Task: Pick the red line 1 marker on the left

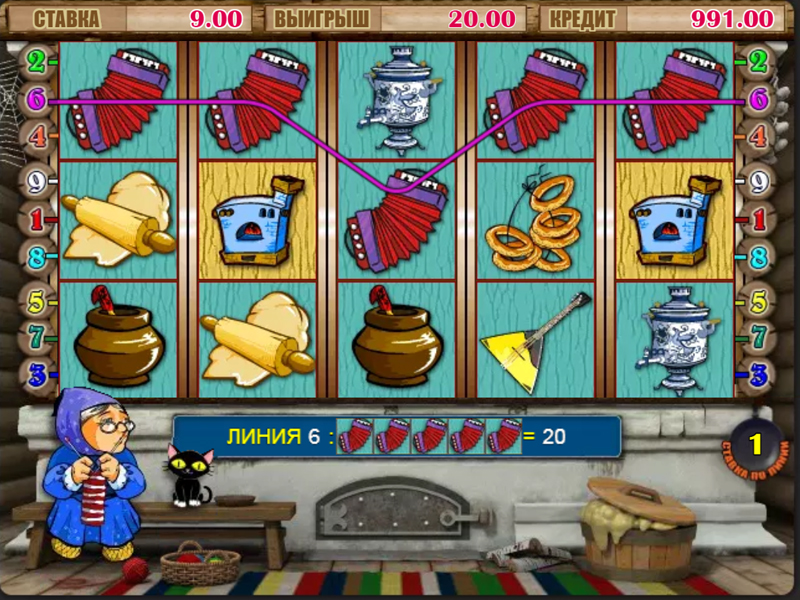Action: tap(37, 218)
